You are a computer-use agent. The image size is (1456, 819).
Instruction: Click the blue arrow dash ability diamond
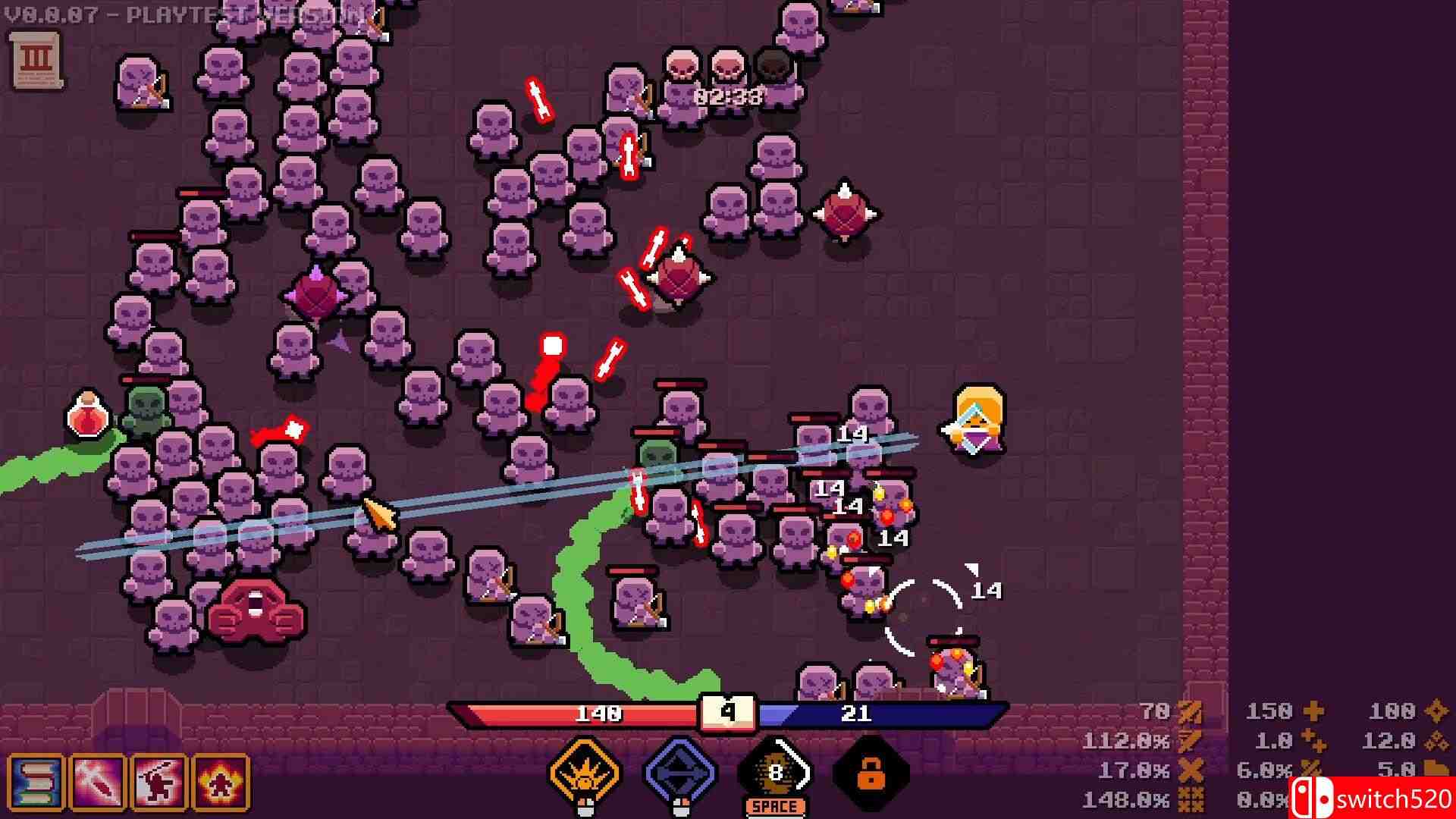[679, 772]
